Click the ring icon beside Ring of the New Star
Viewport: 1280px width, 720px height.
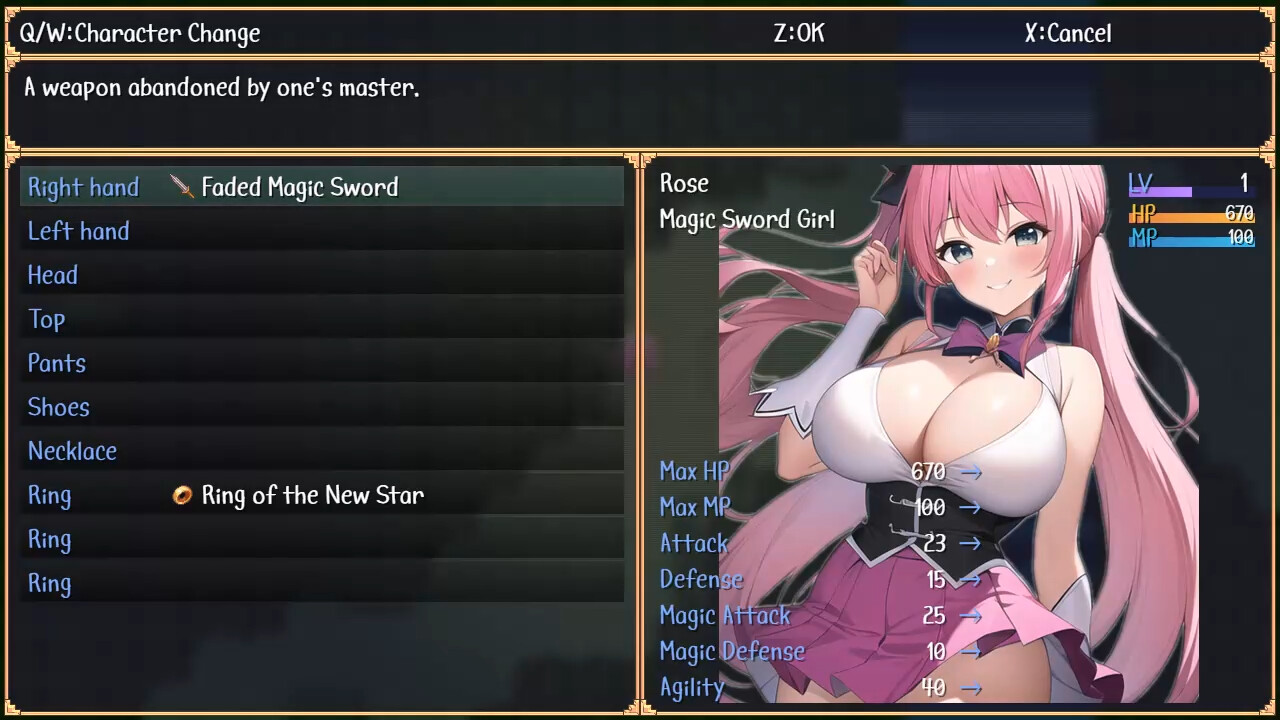(182, 495)
